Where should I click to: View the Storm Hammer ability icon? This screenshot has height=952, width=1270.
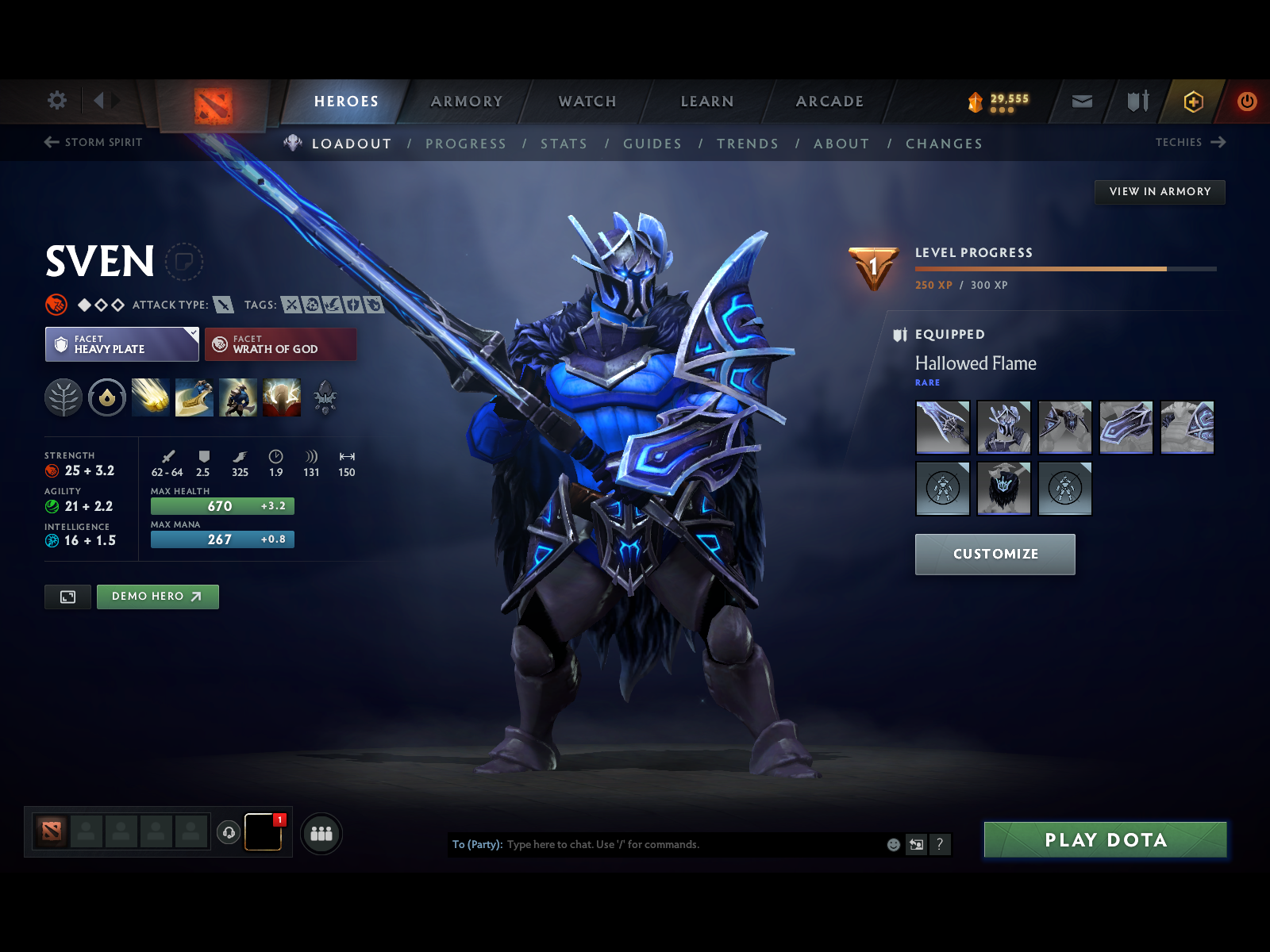tap(150, 397)
